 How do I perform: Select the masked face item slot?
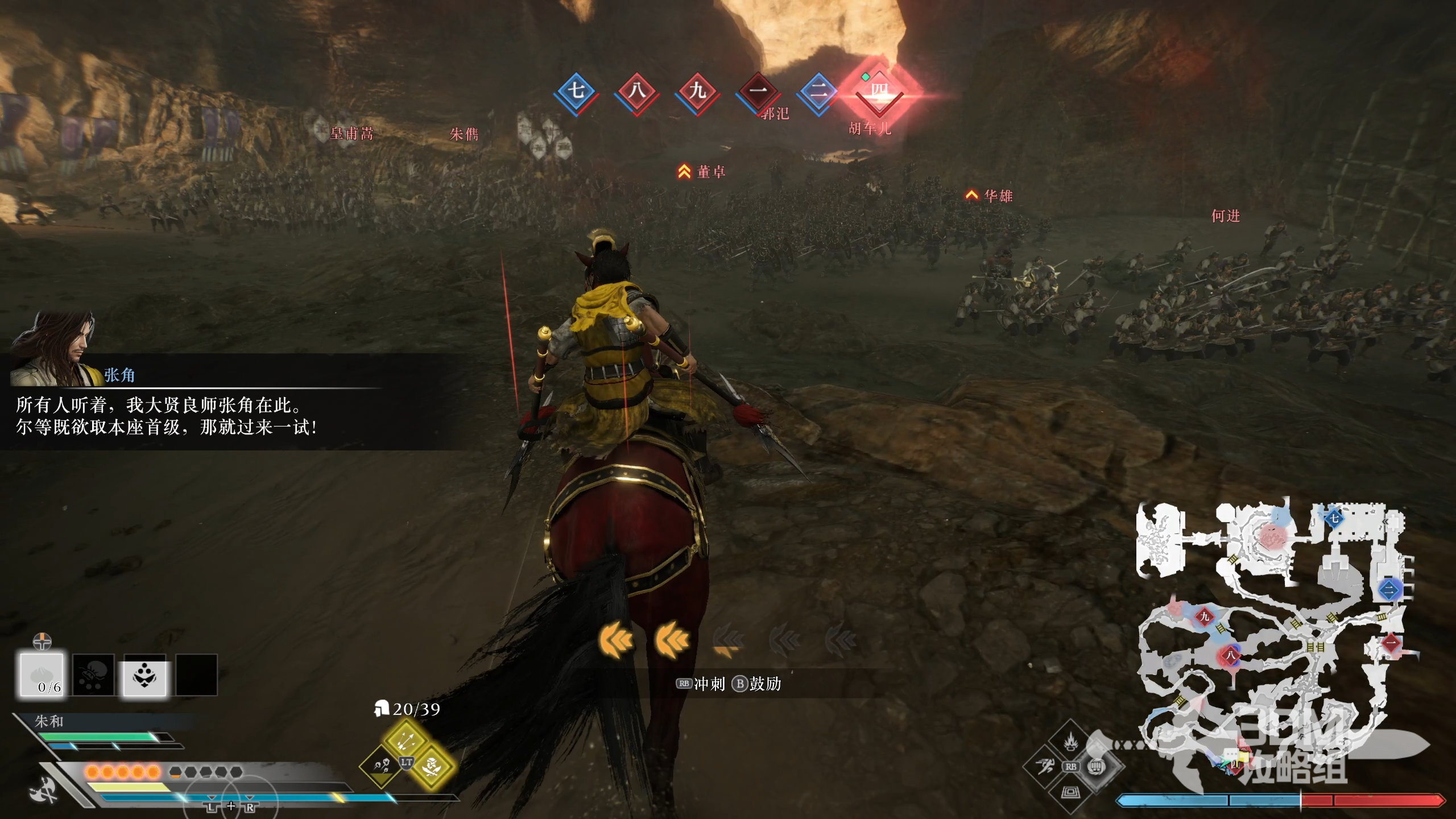click(145, 675)
